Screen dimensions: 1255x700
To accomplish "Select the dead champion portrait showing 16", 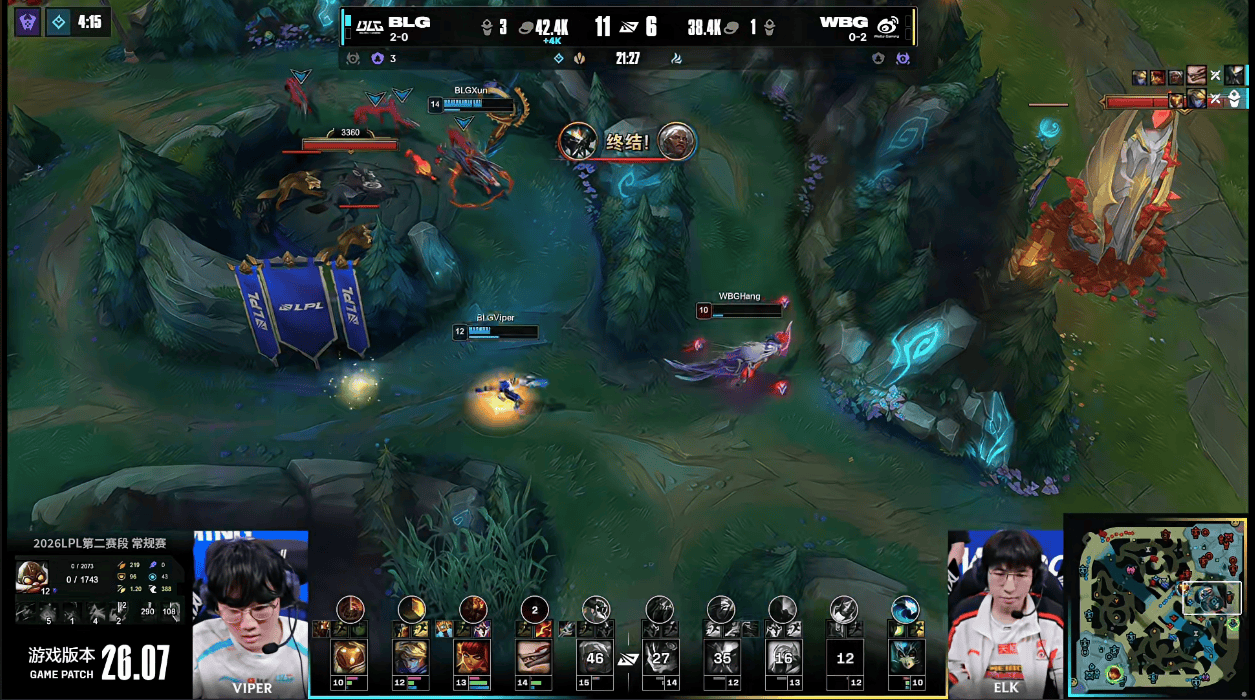I will 784,658.
